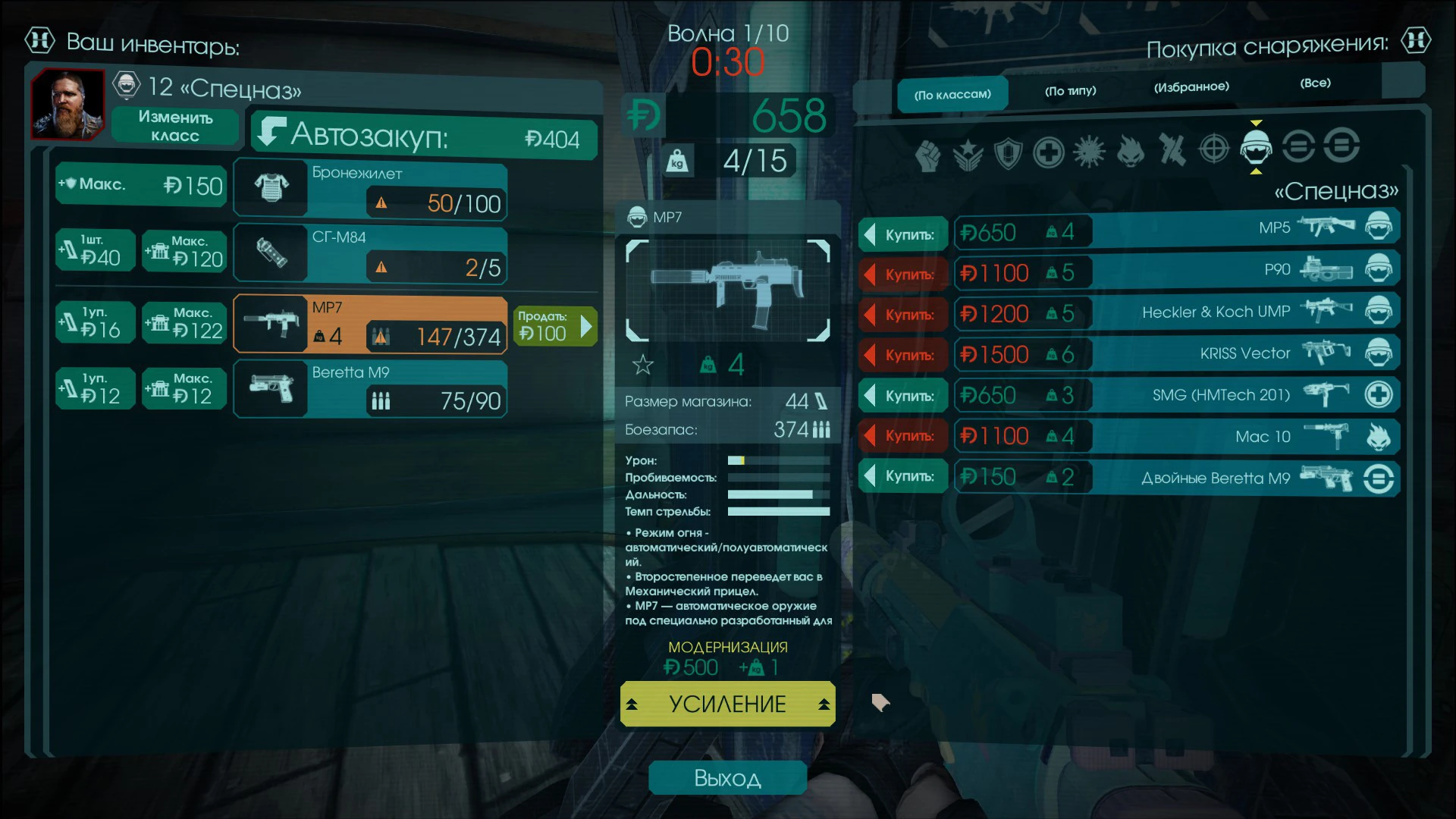The width and height of the screenshot is (1456, 819).
Task: Collapse the Покупка снаряжения panel header
Action: [x=1415, y=42]
